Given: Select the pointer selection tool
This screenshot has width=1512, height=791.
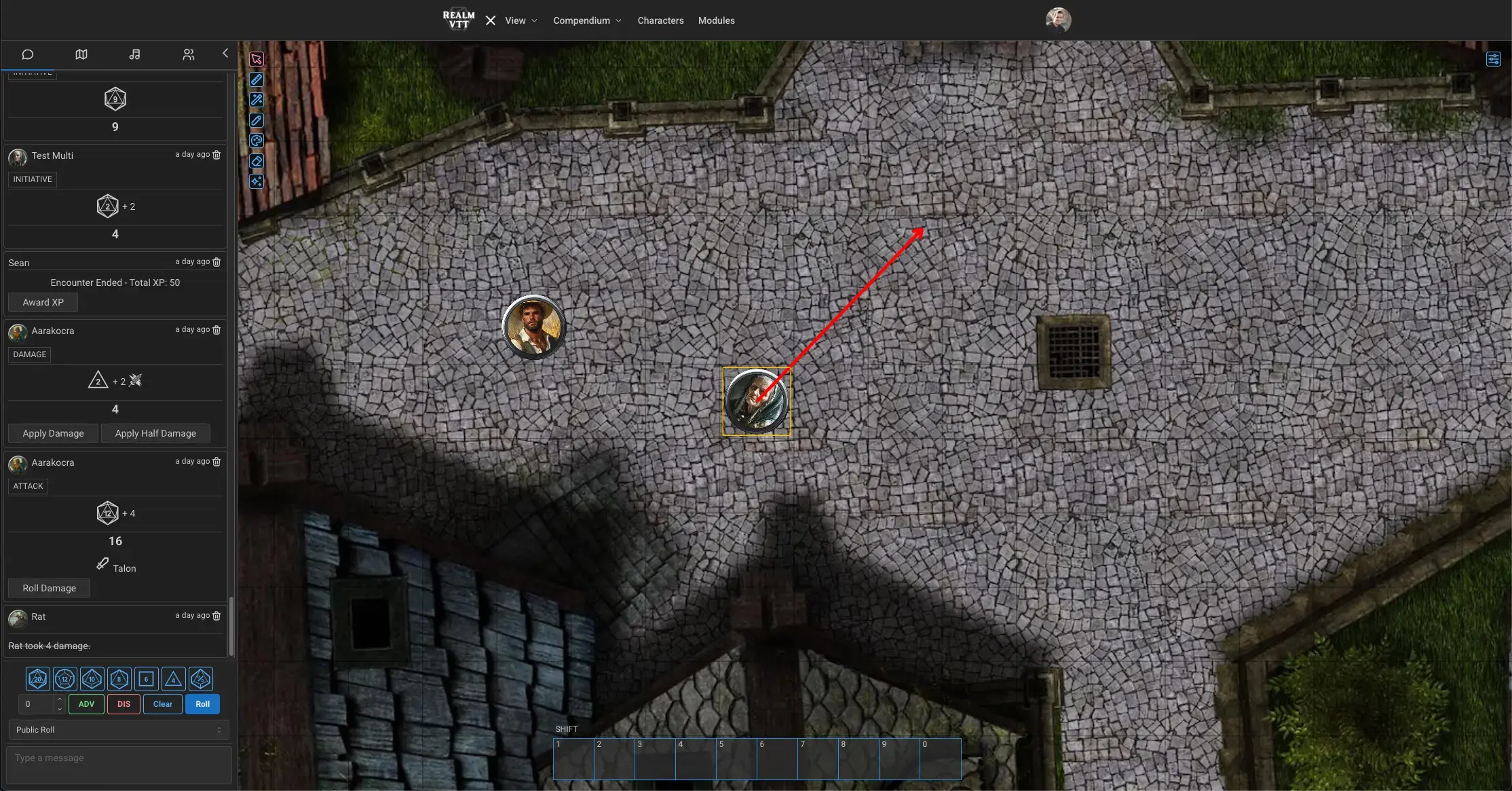Looking at the screenshot, I should (257, 59).
